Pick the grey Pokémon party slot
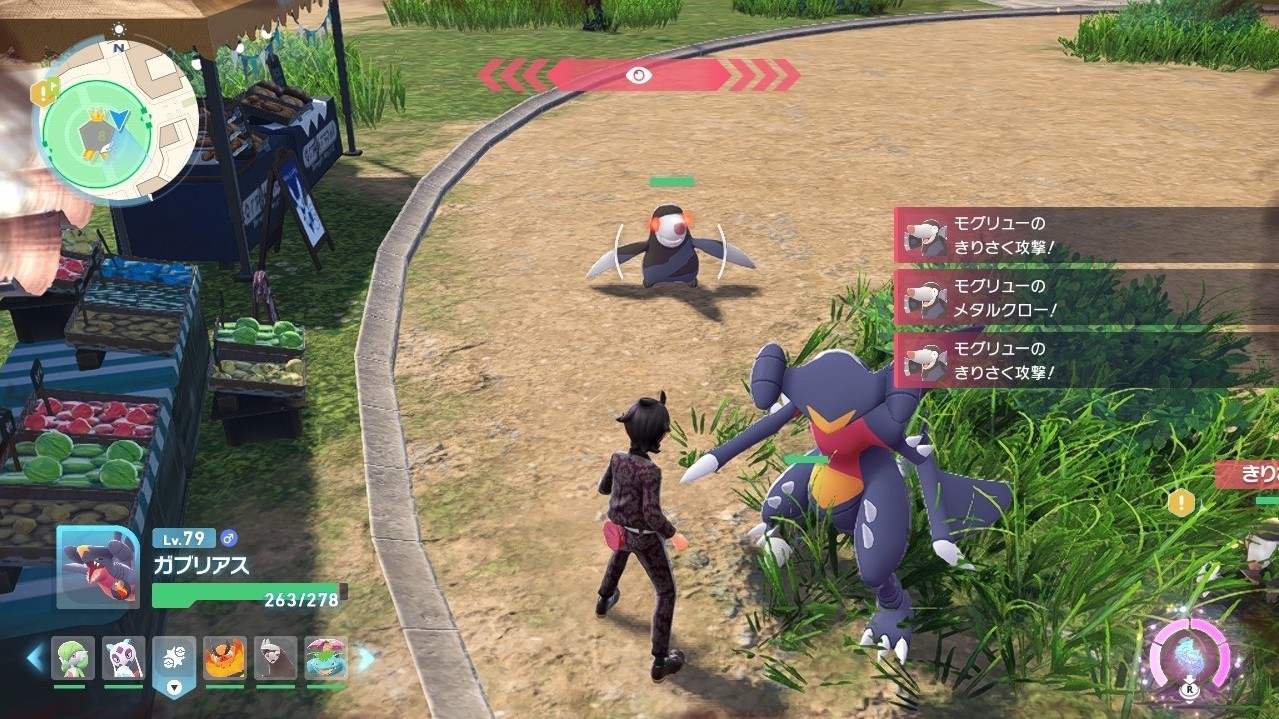Viewport: 1279px width, 719px height. pos(275,658)
